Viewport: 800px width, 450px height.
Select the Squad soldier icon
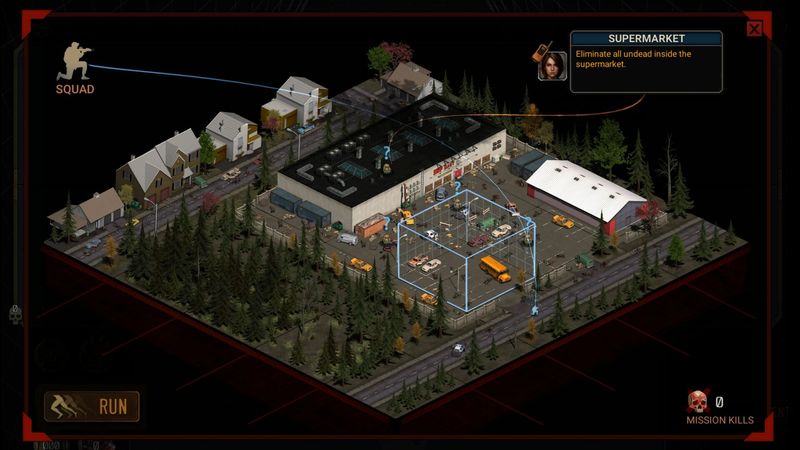(x=74, y=62)
